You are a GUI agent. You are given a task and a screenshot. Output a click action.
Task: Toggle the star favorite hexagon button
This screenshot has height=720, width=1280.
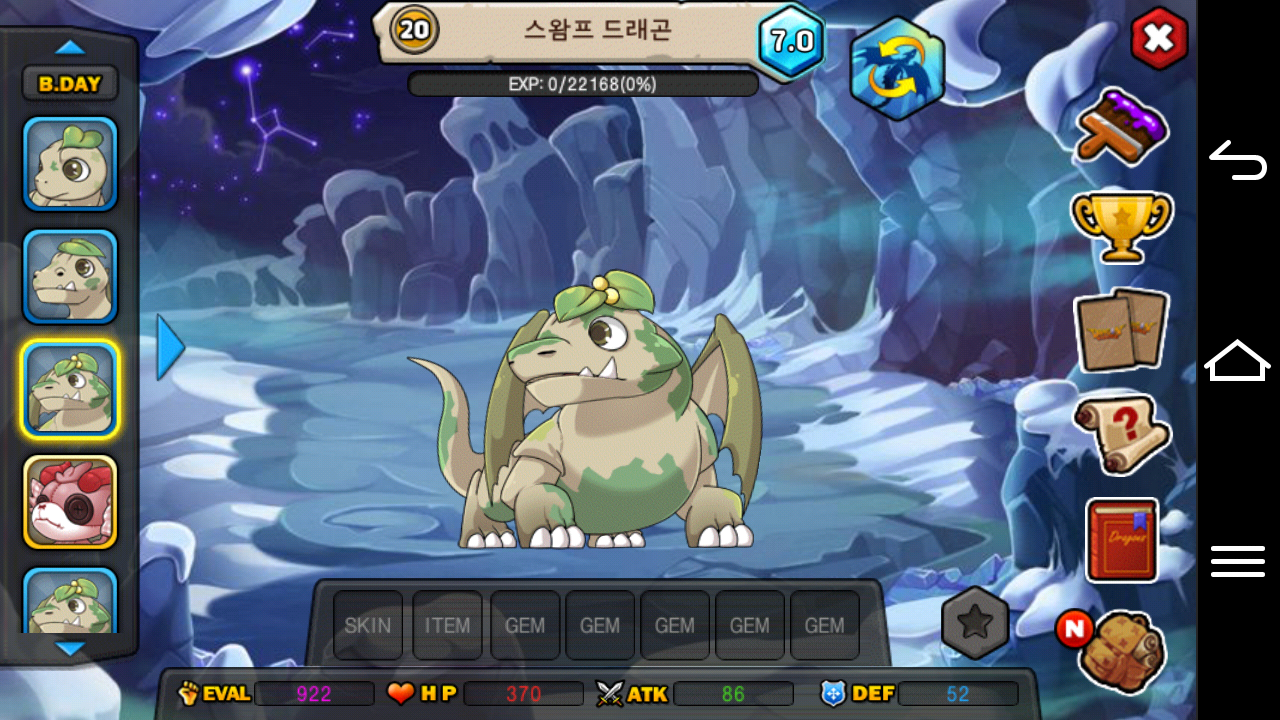pos(974,623)
